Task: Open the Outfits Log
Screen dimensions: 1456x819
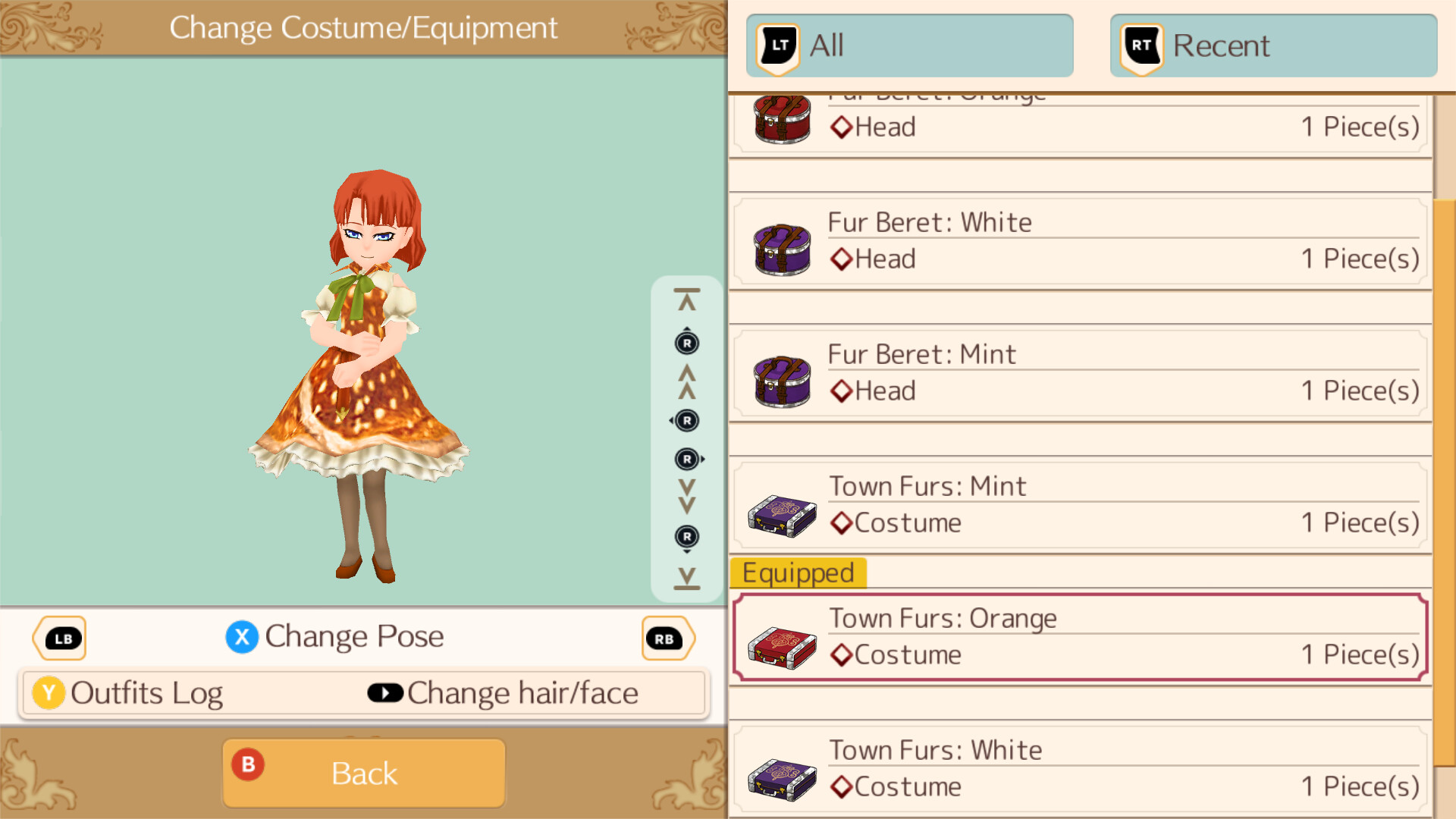Action: (146, 692)
